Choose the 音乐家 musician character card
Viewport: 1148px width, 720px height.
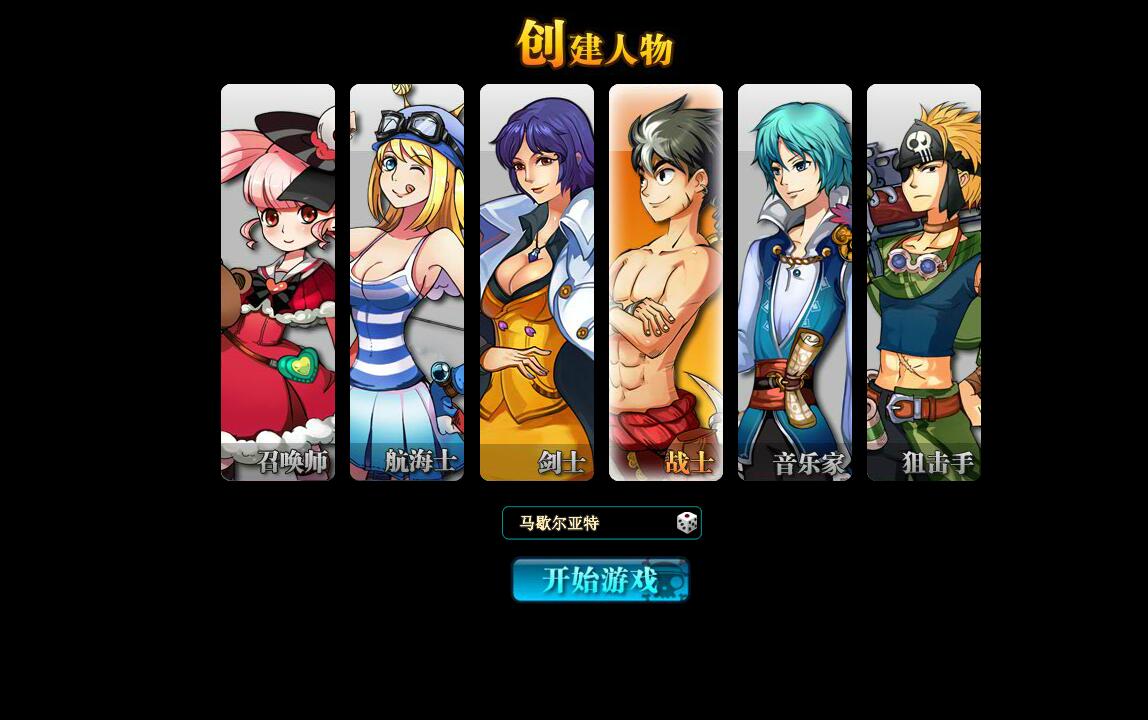[795, 282]
